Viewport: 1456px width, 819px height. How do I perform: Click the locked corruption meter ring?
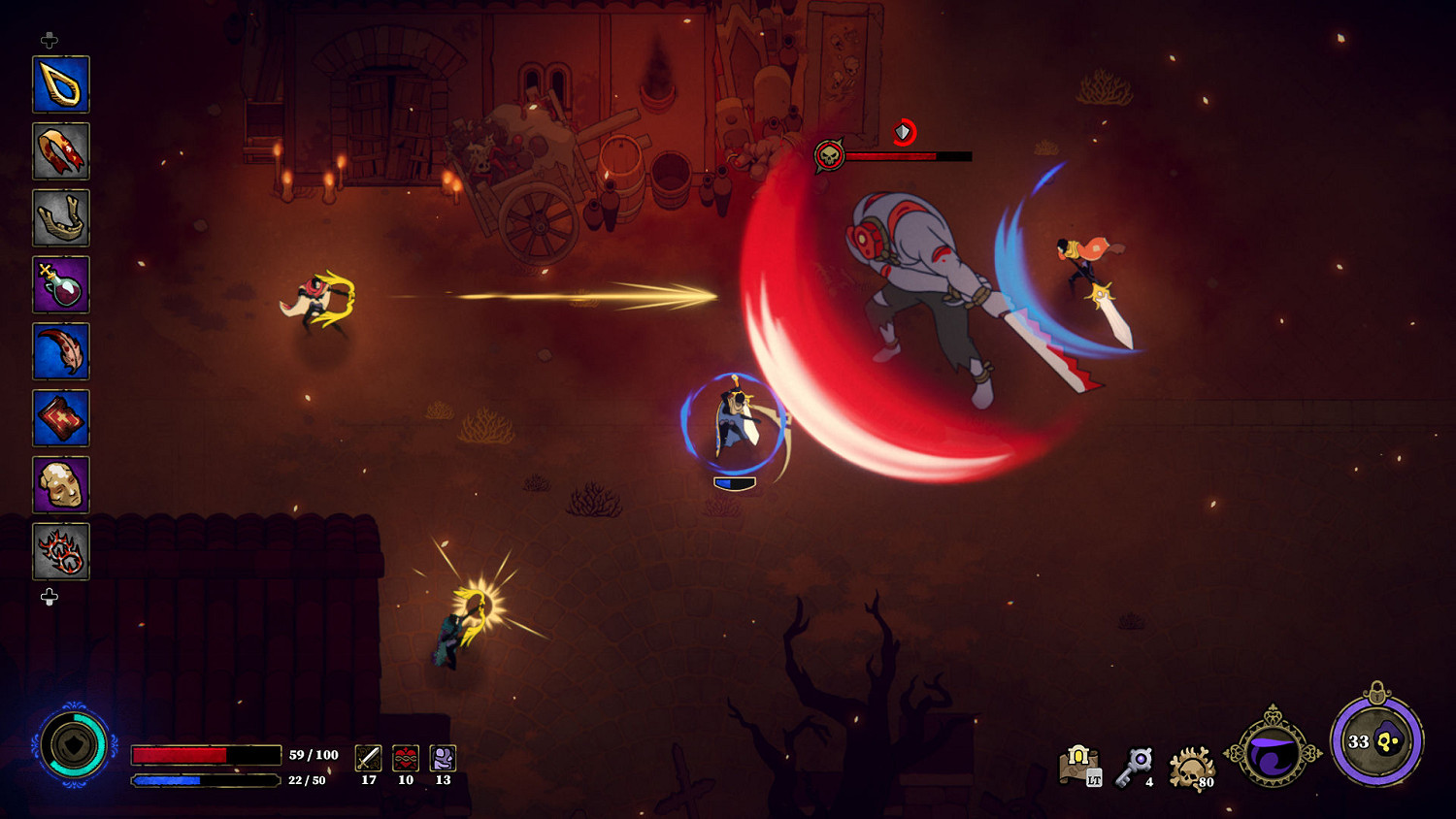1376,741
